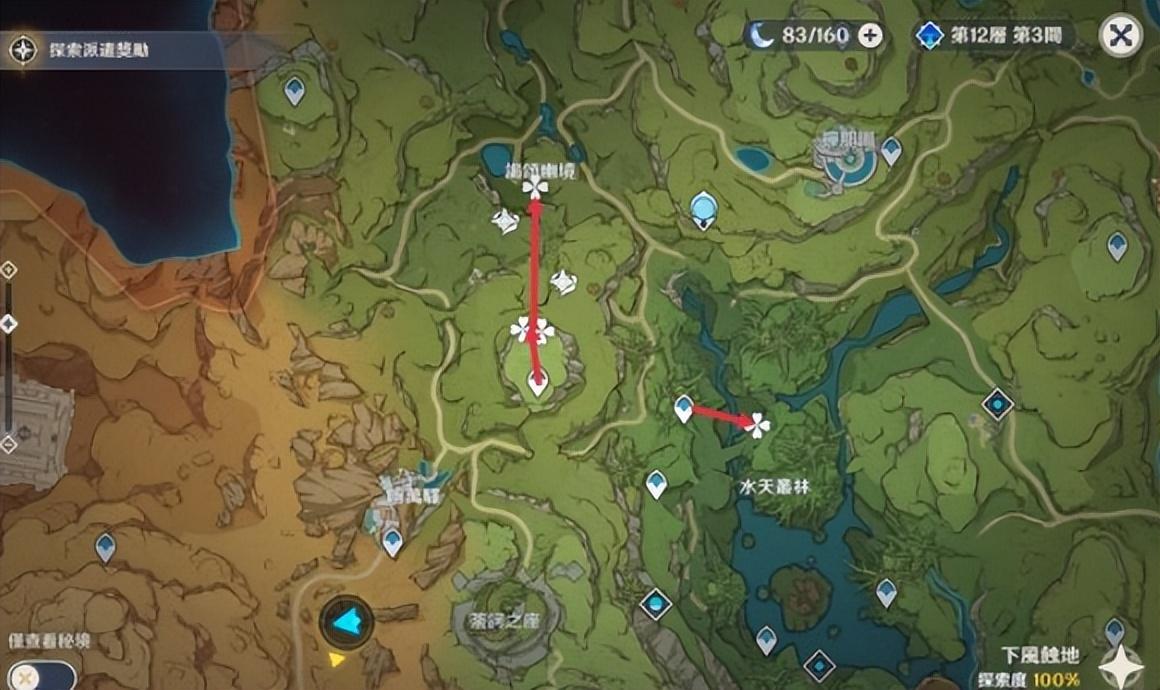
Task: Toggle the 僅查看秘境 domain-only switch
Action: 38,676
